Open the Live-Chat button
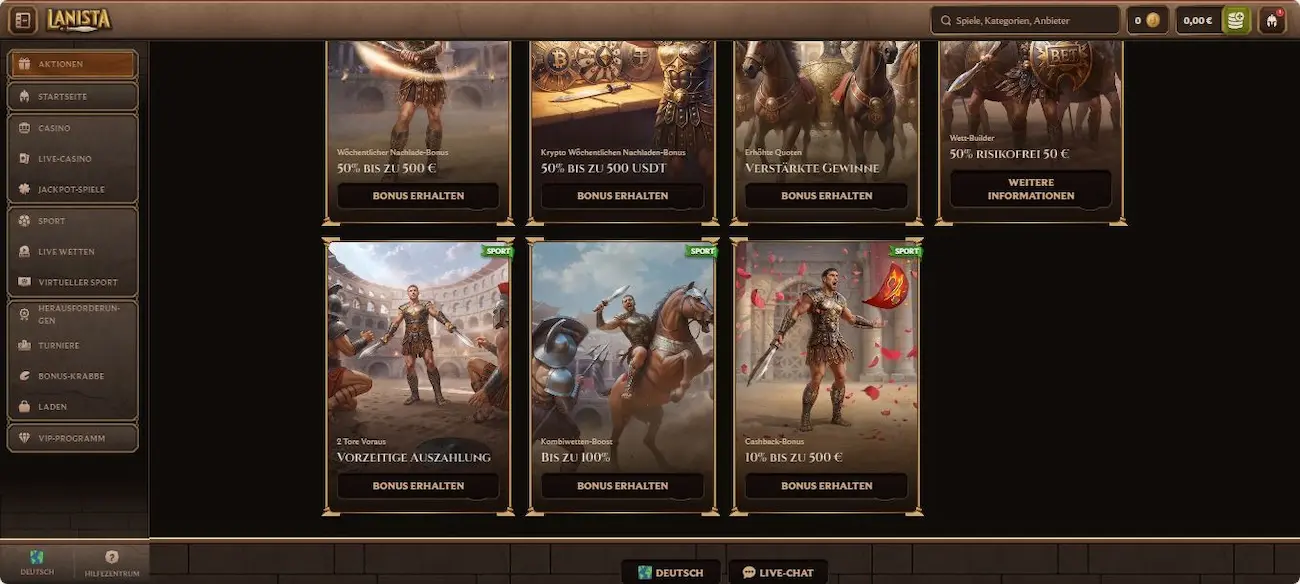This screenshot has height=584, width=1300. pyautogui.click(x=777, y=573)
